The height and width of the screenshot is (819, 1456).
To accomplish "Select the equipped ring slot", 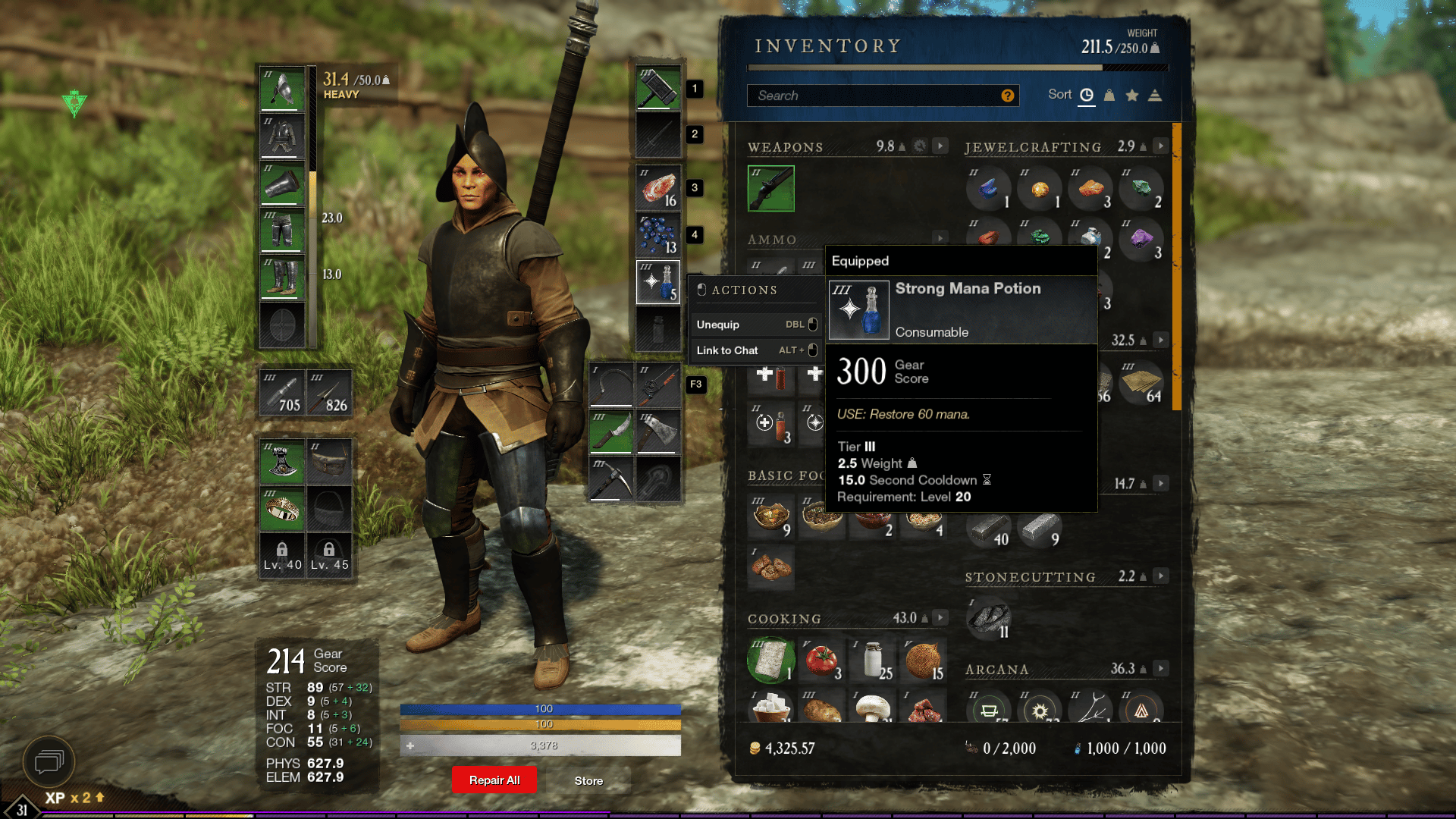I will tap(282, 509).
